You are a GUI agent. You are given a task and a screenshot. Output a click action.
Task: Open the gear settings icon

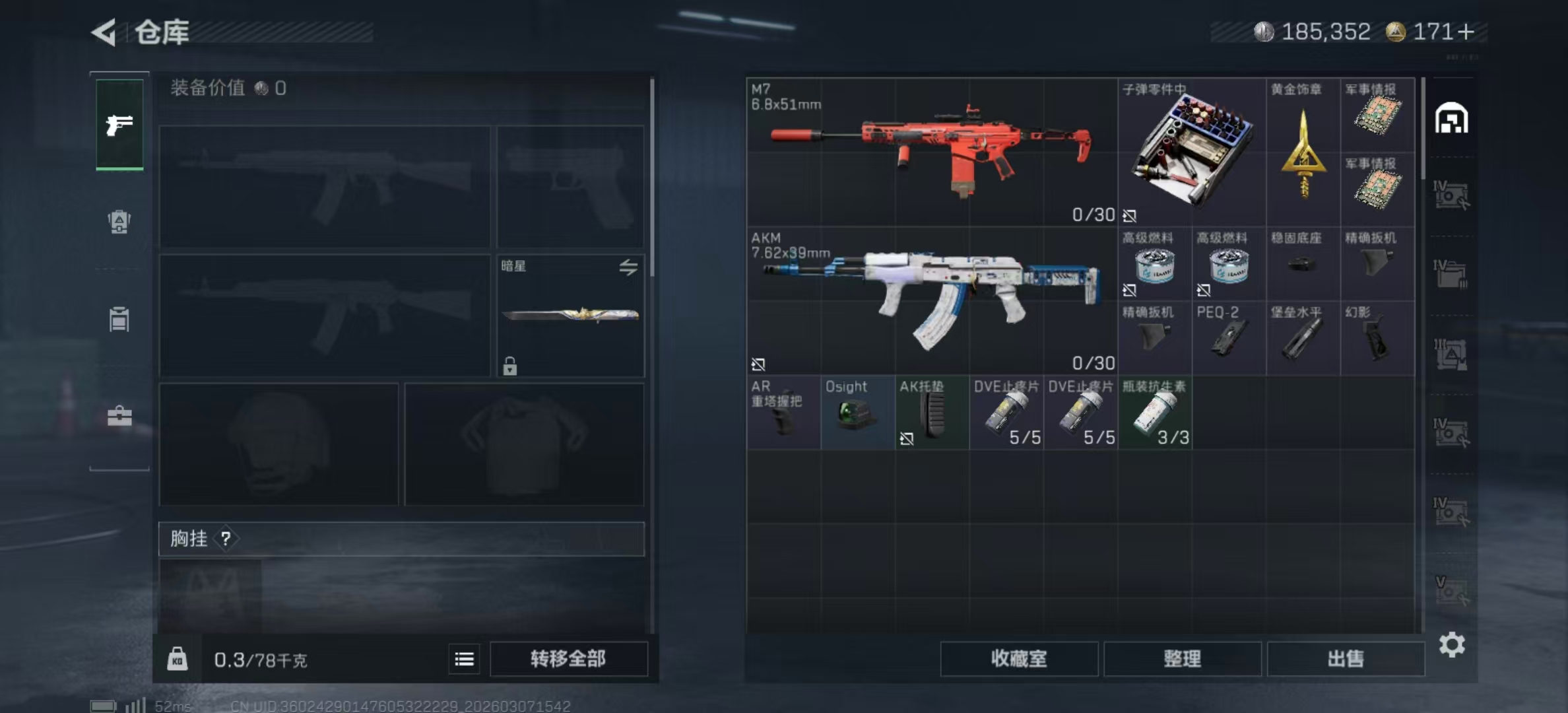pyautogui.click(x=1451, y=644)
